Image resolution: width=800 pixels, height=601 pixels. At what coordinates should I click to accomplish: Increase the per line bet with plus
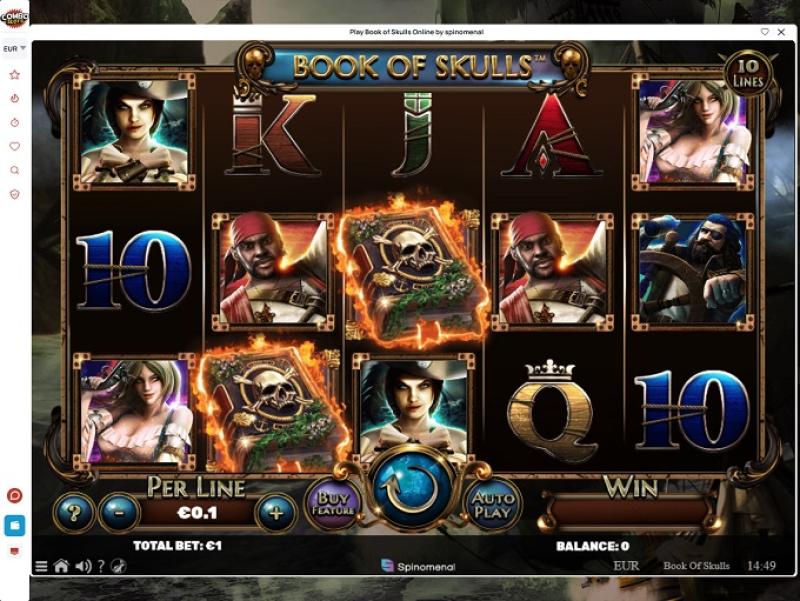(276, 513)
